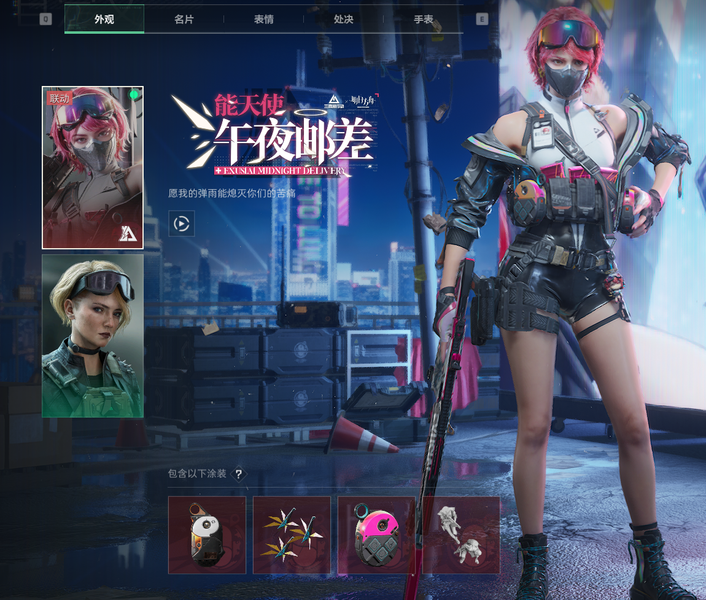
Task: Open the 名片 tab
Action: coord(184,19)
